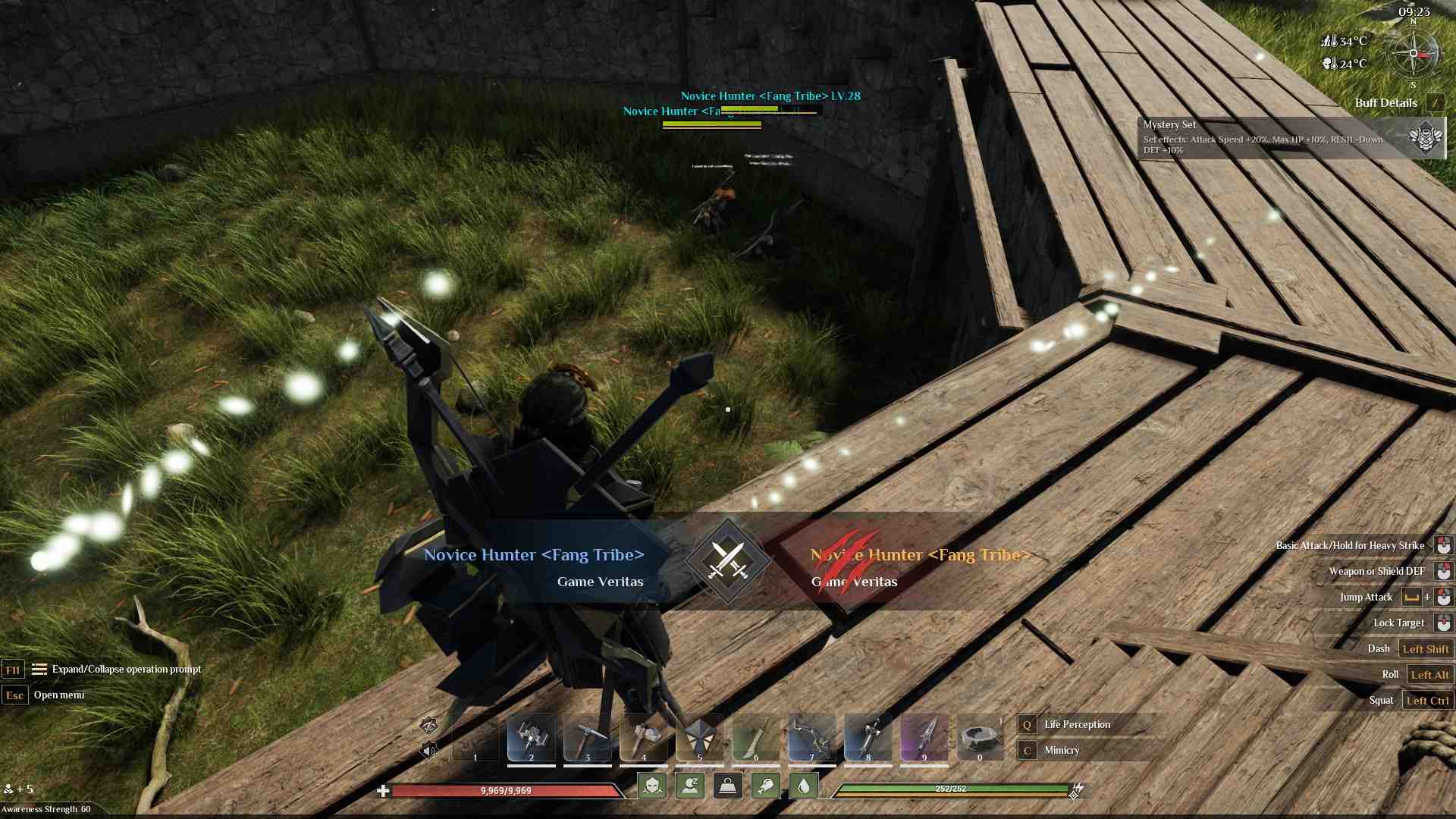Click the water droplet hydration status icon
The height and width of the screenshot is (819, 1456).
(802, 787)
